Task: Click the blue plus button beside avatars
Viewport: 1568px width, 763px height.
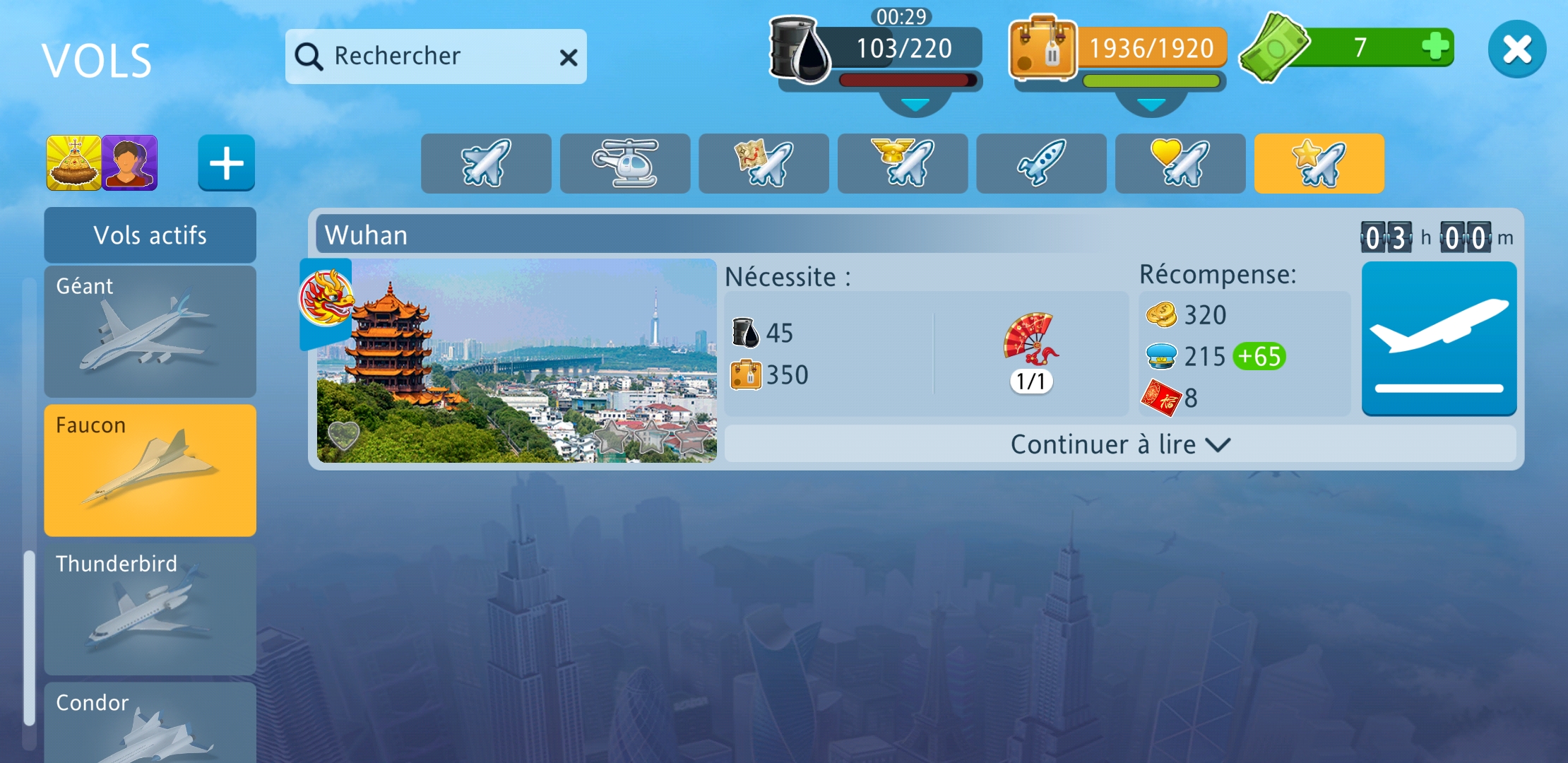Action: click(x=226, y=163)
